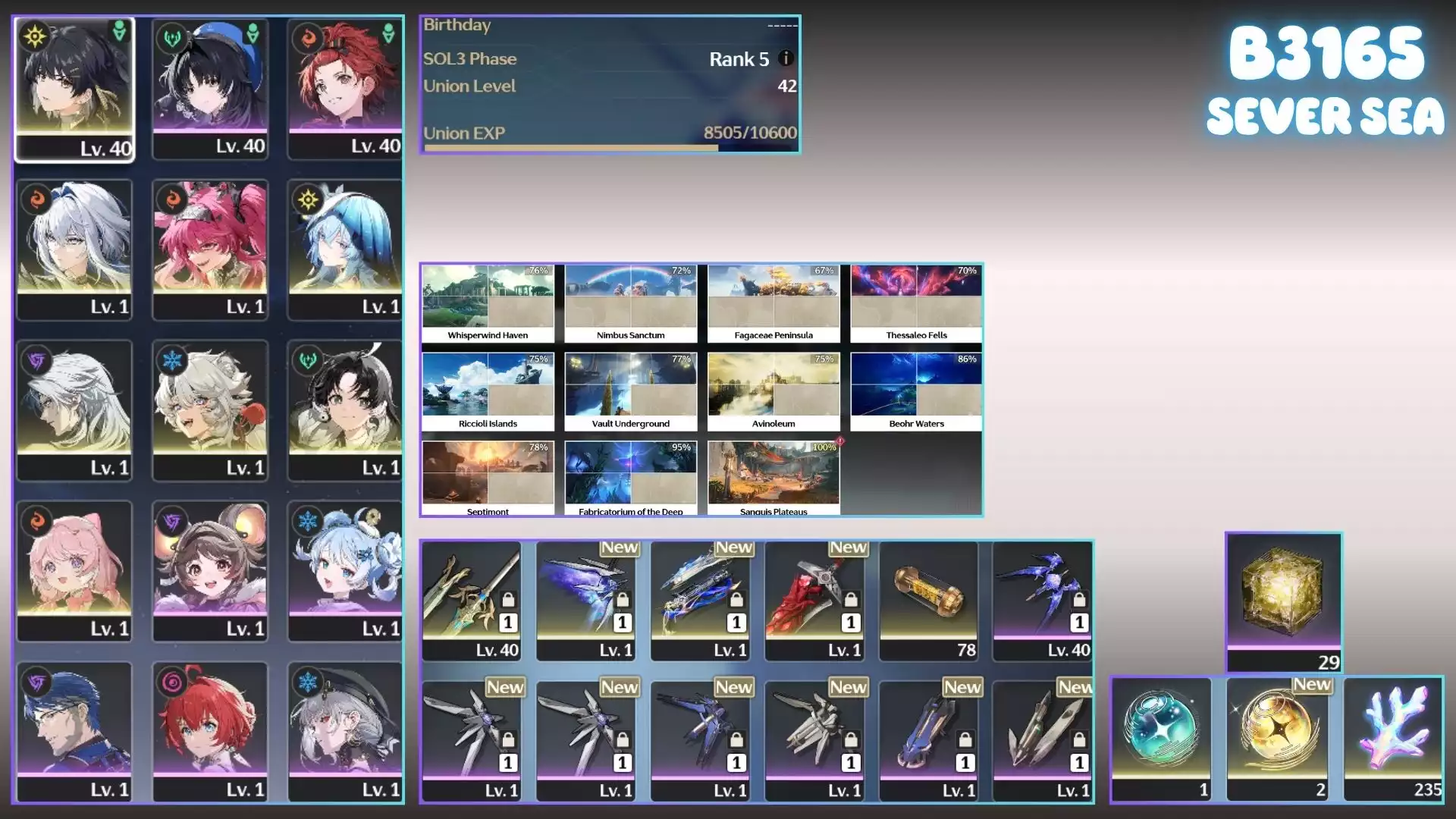
Task: Select the Beohr Waters region
Action: 916,391
